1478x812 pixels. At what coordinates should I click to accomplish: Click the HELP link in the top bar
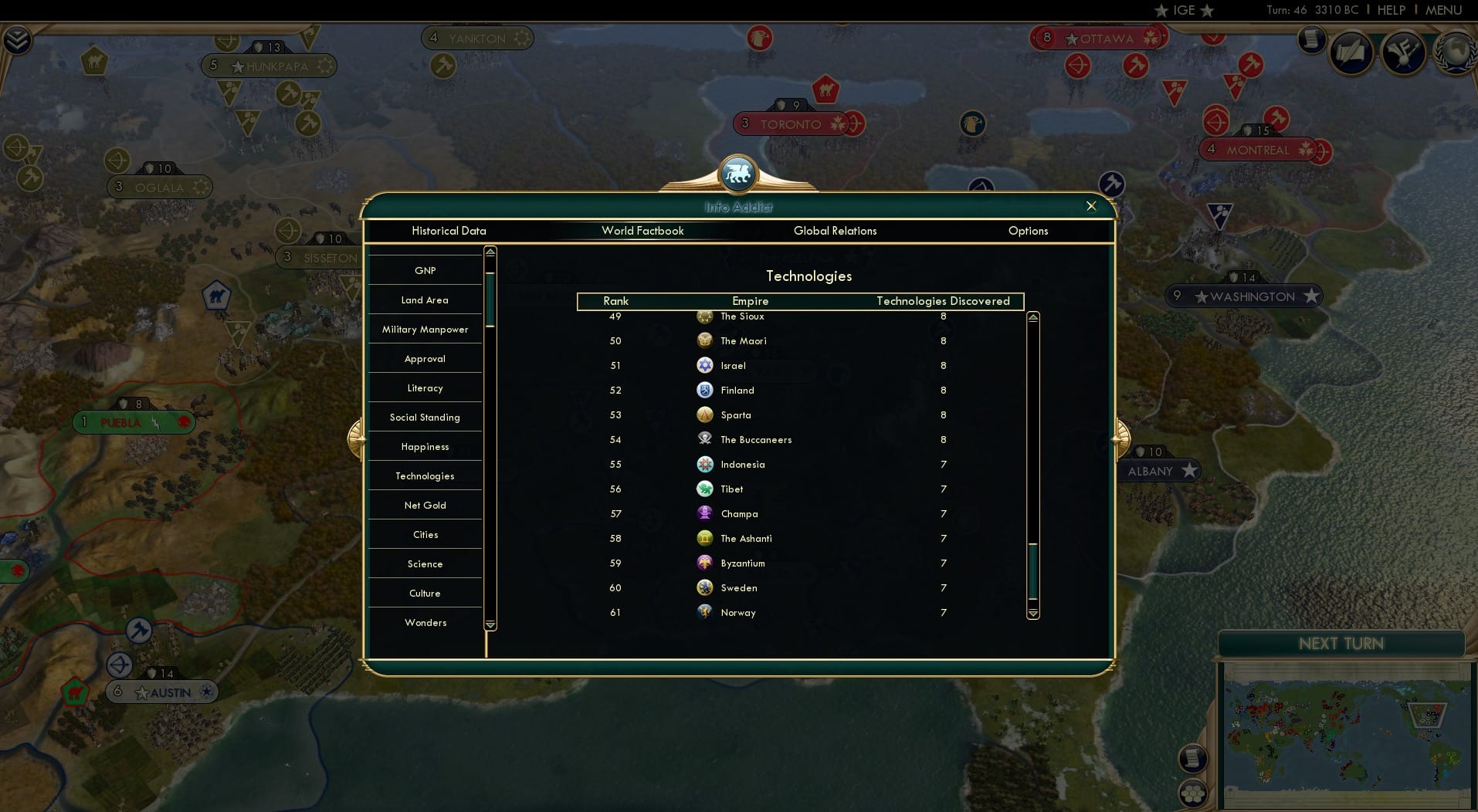(1389, 10)
